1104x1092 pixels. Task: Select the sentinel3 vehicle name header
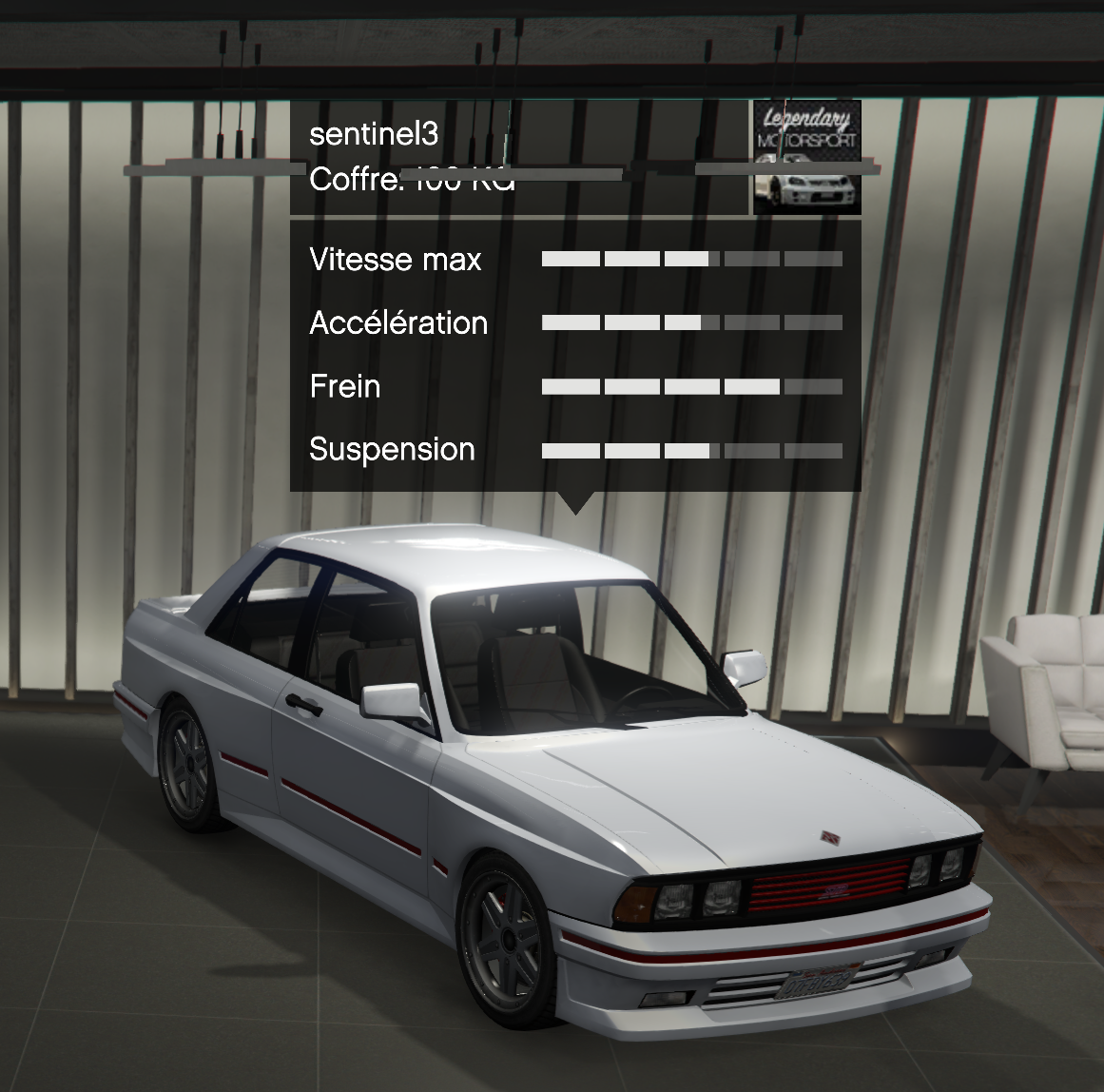pos(374,134)
